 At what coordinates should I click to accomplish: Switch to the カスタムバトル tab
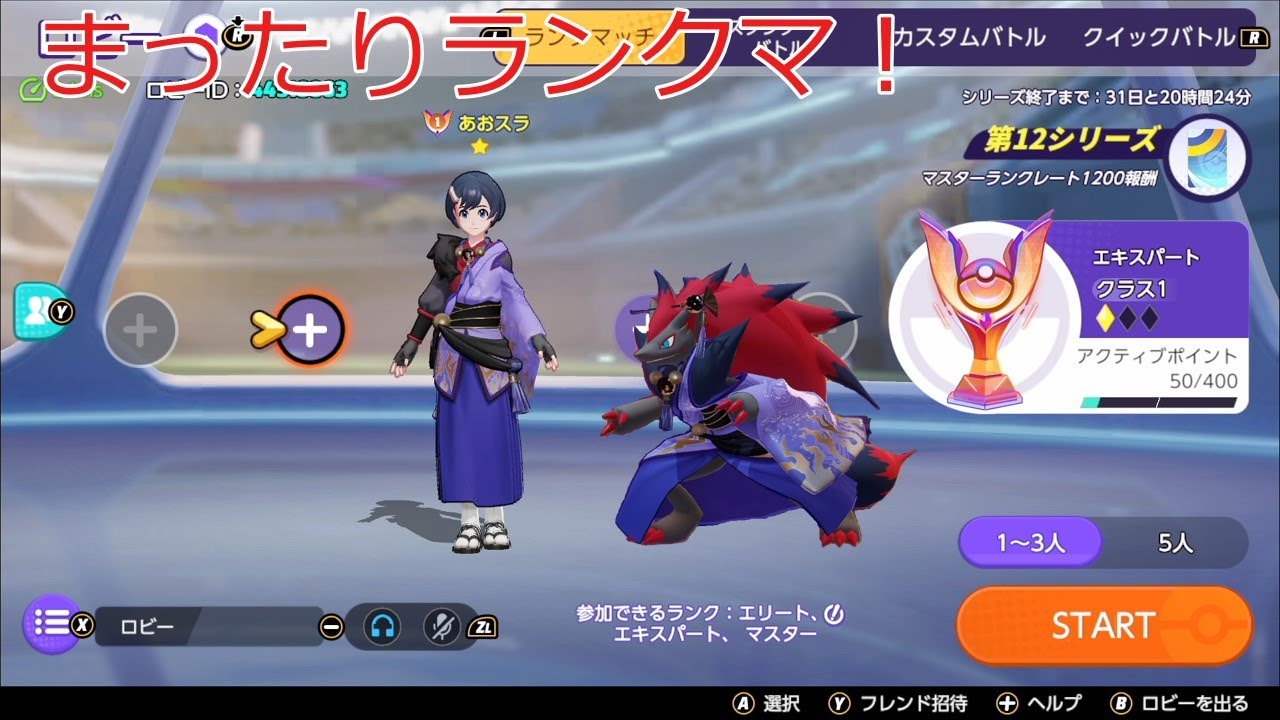tap(968, 36)
